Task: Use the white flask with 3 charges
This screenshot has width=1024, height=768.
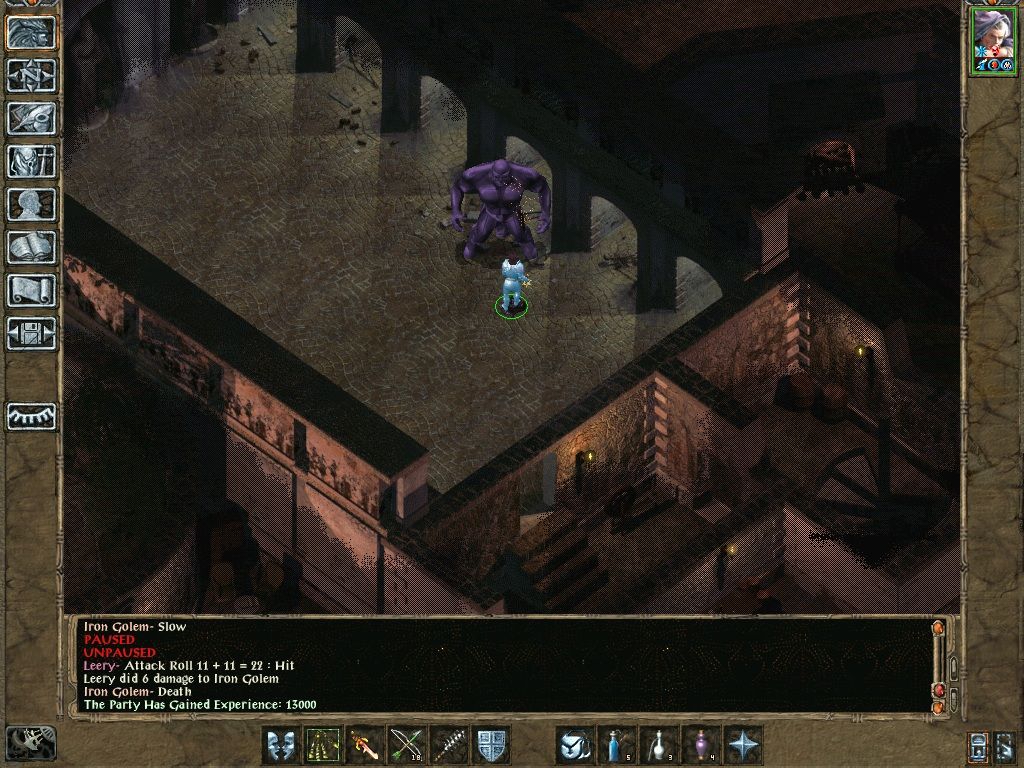Action: point(659,745)
